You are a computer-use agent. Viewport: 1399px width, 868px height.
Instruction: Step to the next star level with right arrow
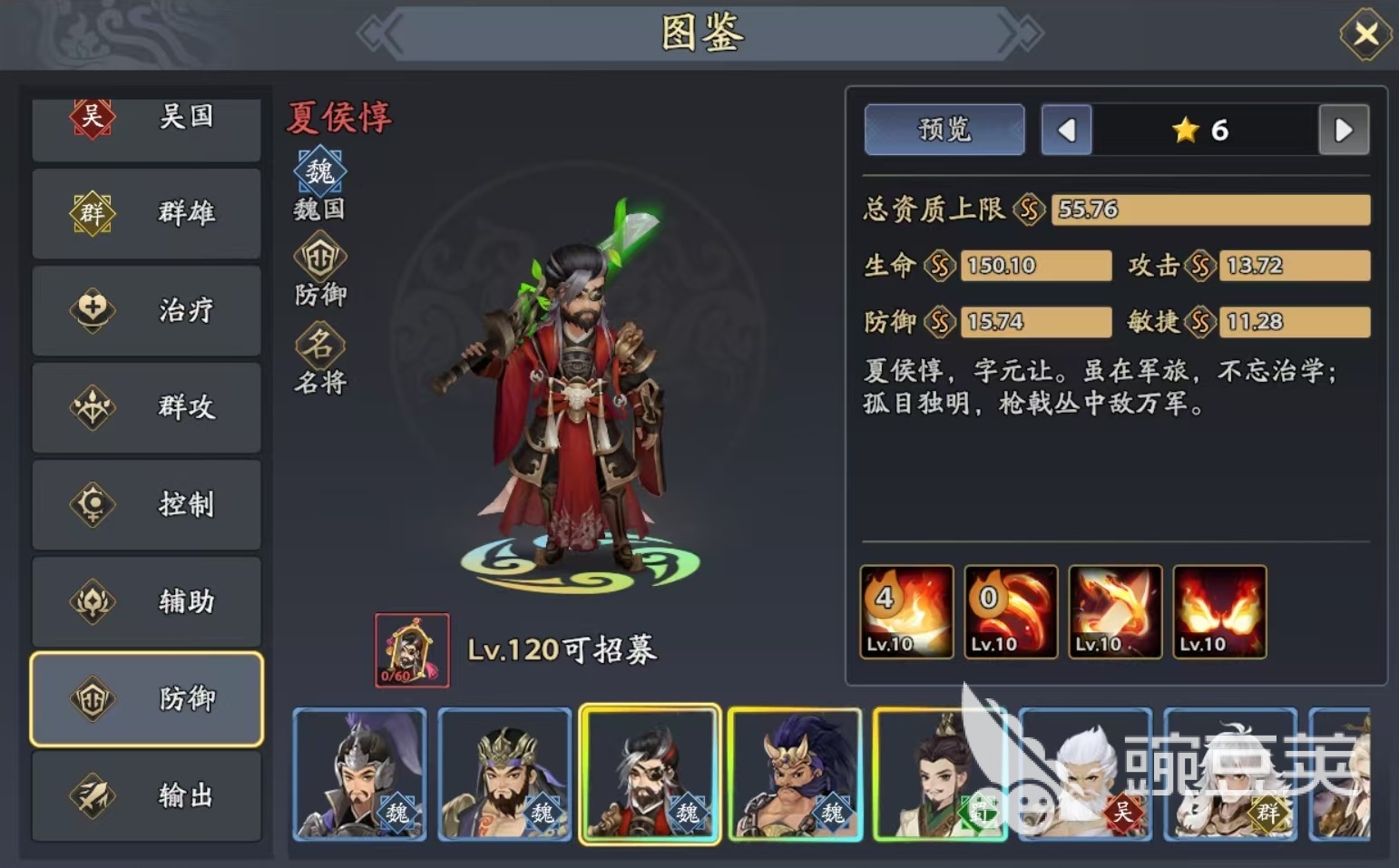click(1342, 130)
